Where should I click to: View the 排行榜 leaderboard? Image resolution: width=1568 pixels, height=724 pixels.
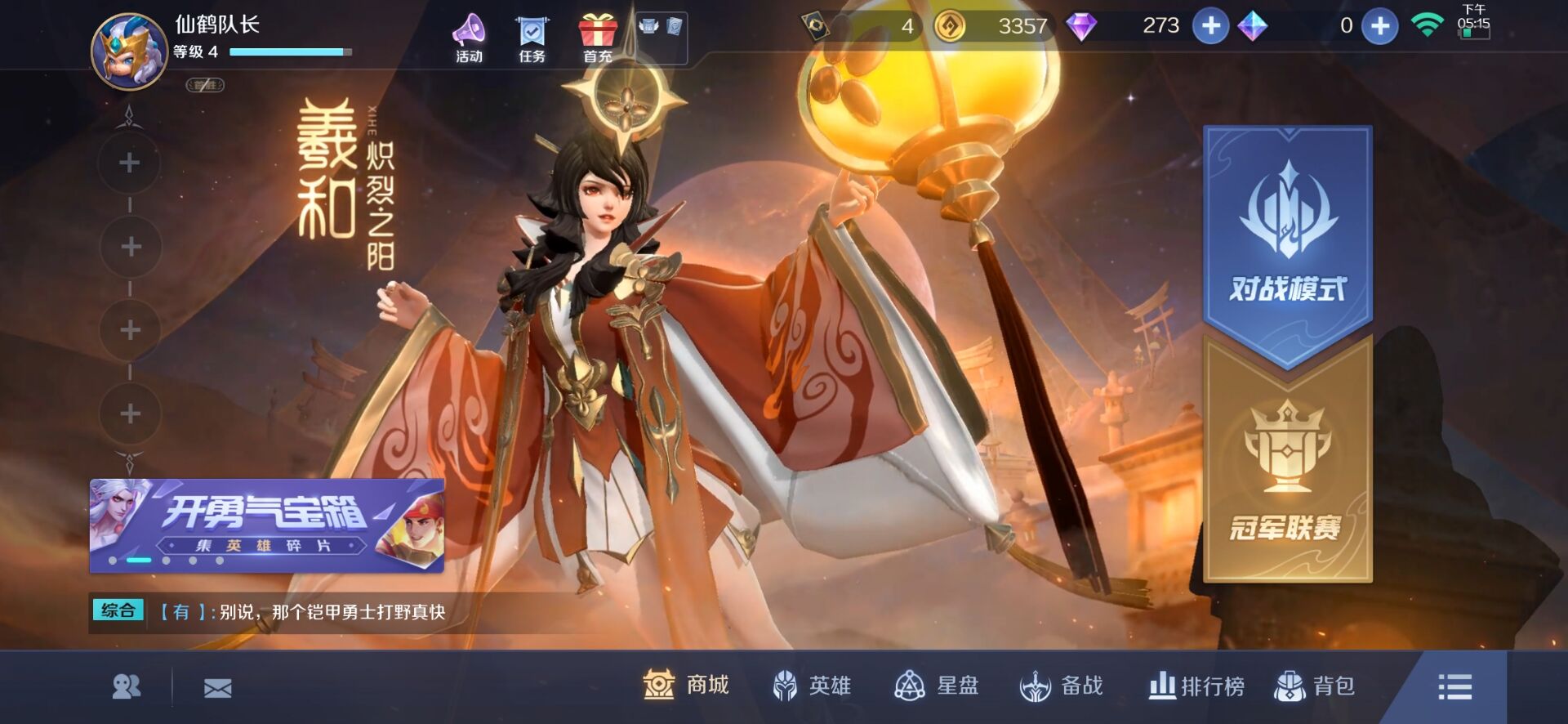(1196, 686)
